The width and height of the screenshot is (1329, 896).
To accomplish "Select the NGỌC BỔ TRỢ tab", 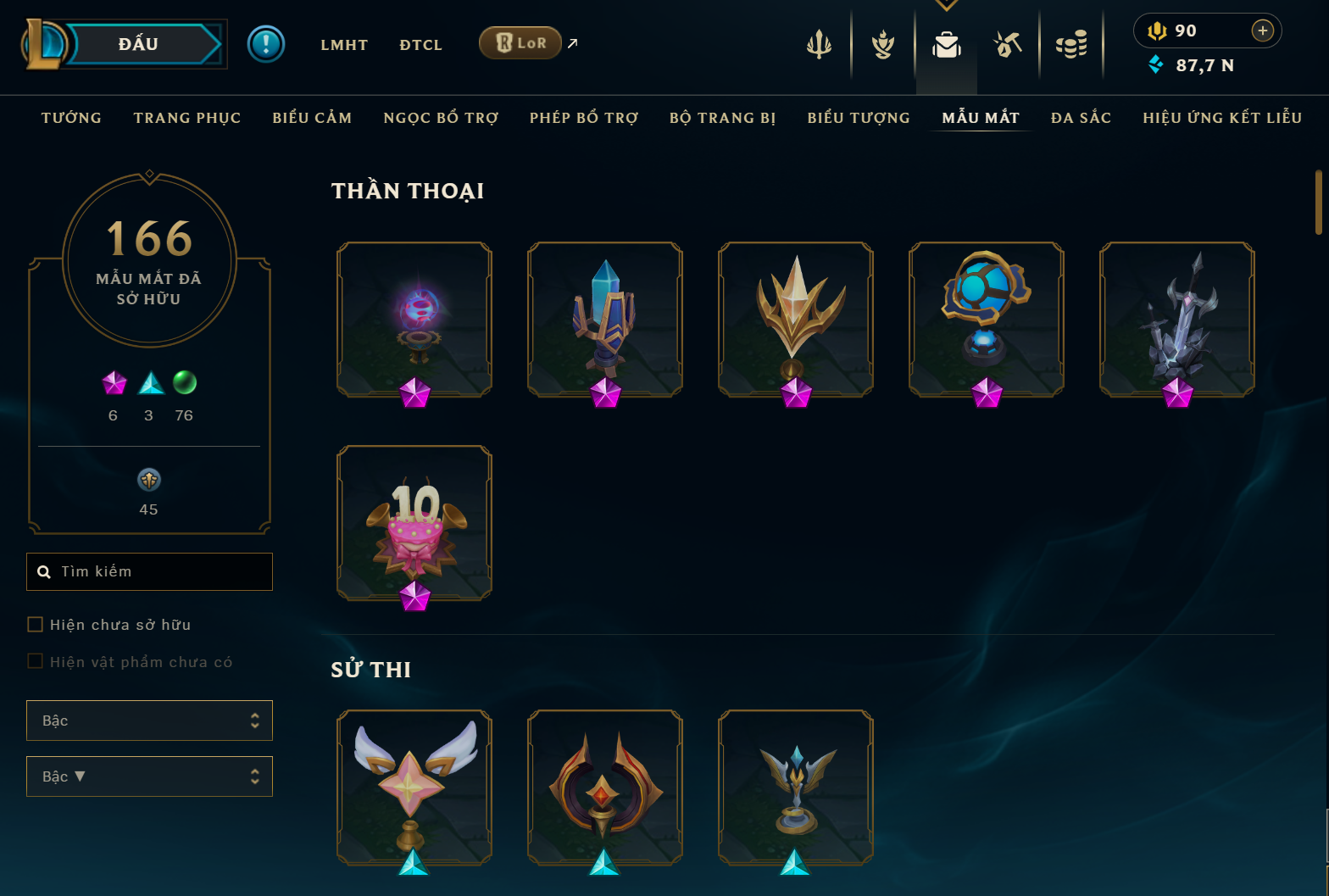I will tap(441, 118).
